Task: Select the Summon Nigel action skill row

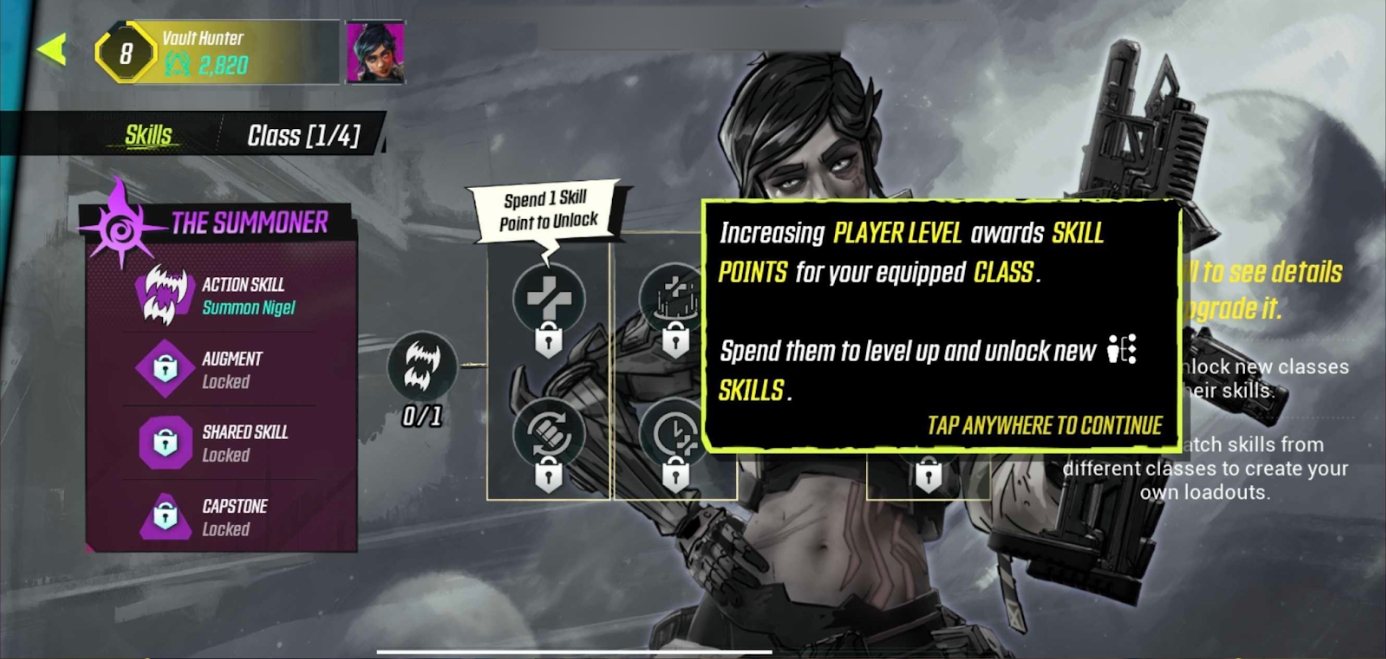Action: pyautogui.click(x=220, y=295)
